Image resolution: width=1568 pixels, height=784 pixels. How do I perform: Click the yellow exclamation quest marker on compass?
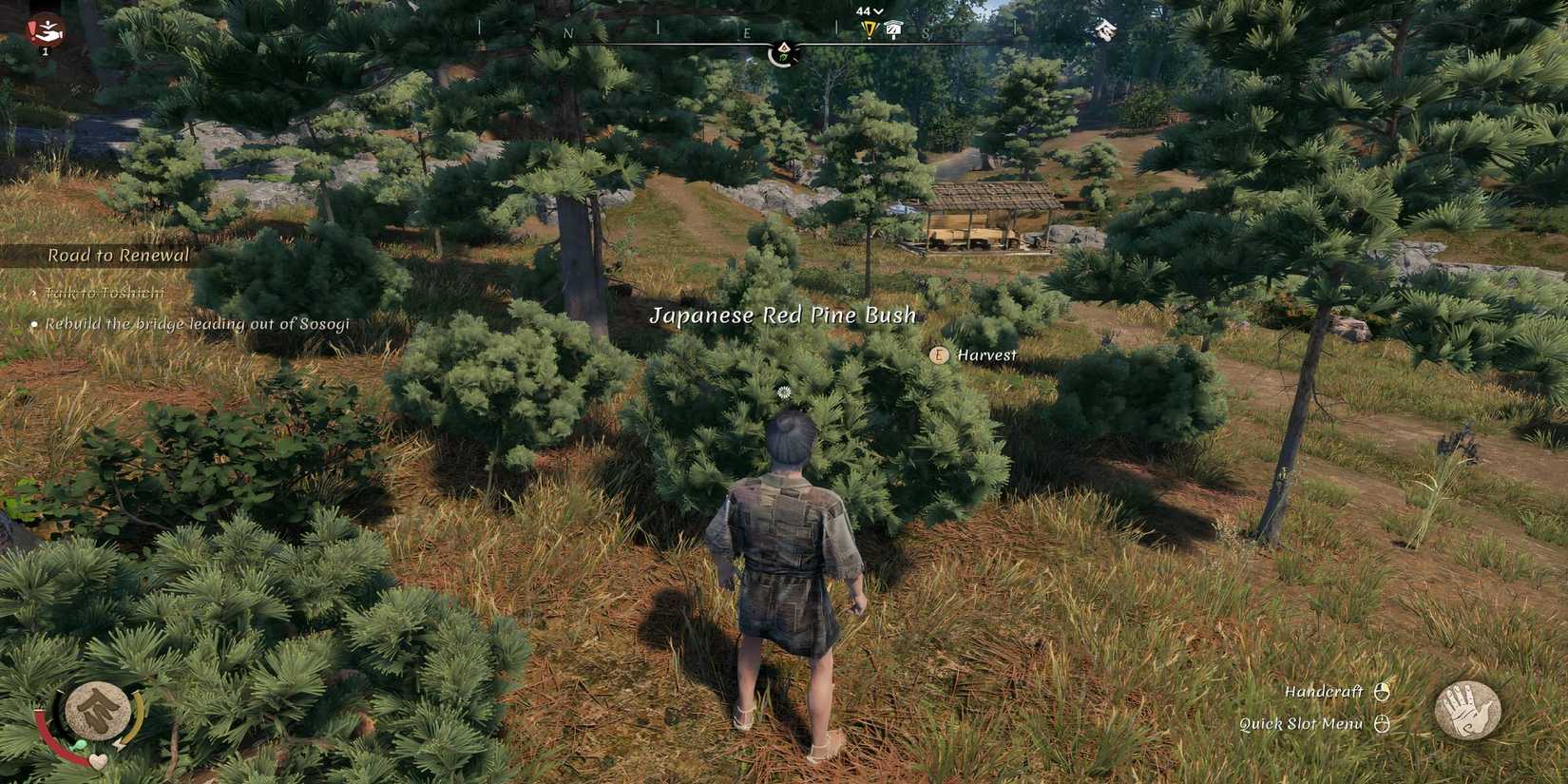870,29
